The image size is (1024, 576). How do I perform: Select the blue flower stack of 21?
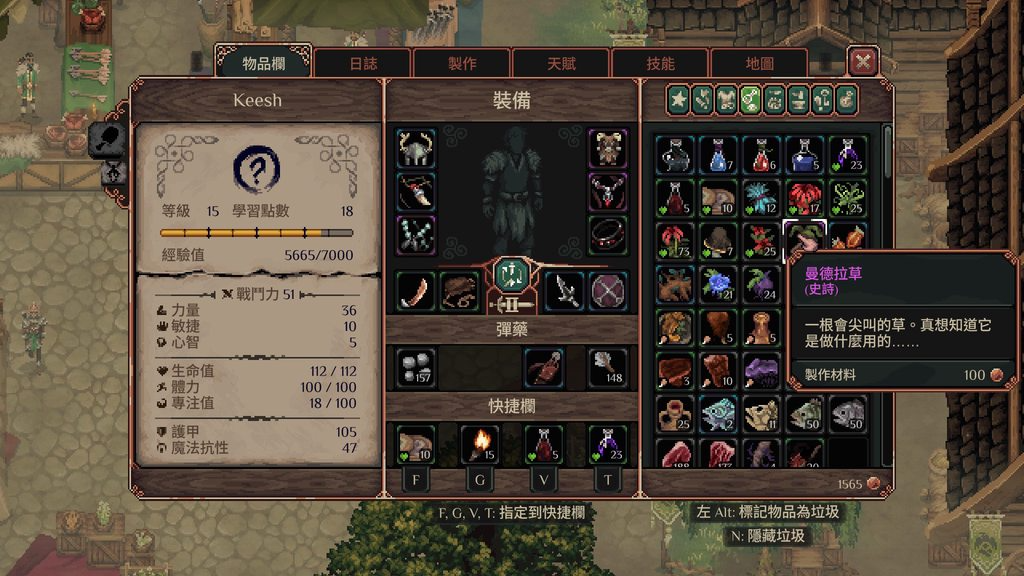pyautogui.click(x=719, y=284)
